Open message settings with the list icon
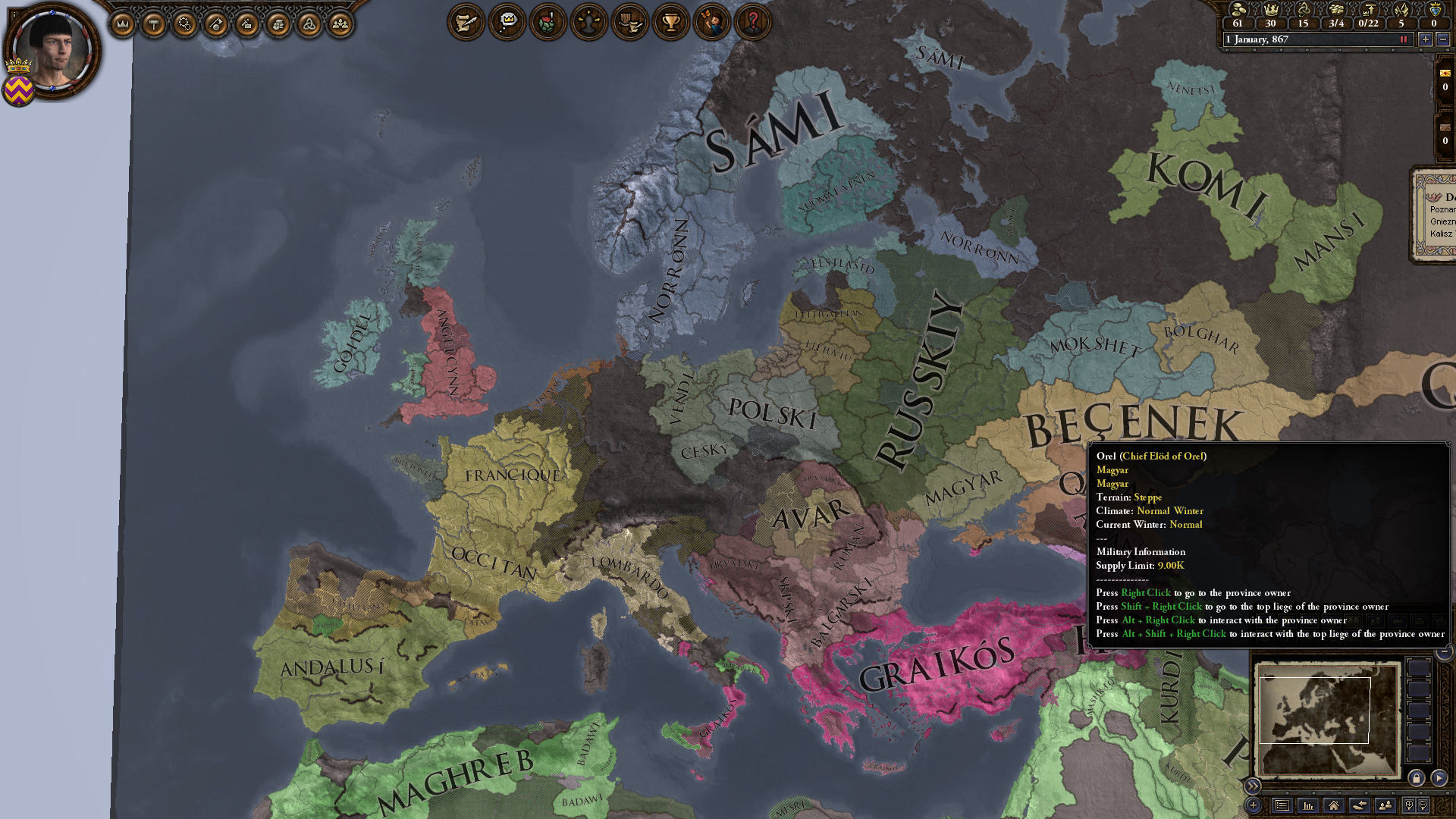This screenshot has height=819, width=1456. 1282,805
